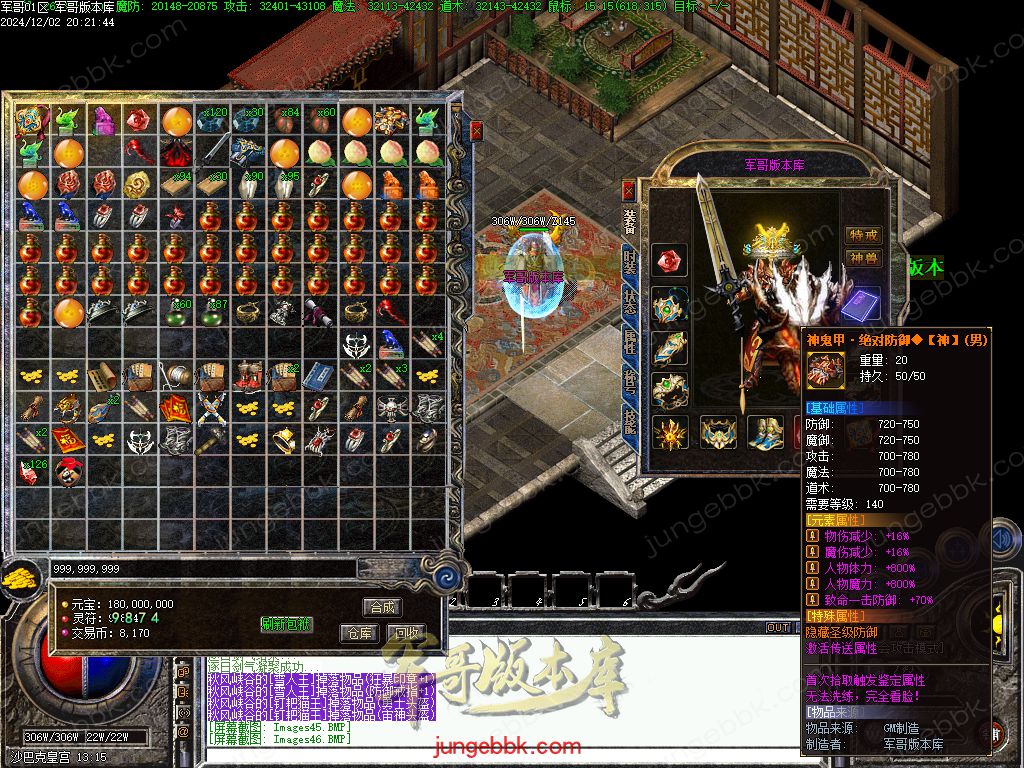Click the glowing blue book slot

862,304
